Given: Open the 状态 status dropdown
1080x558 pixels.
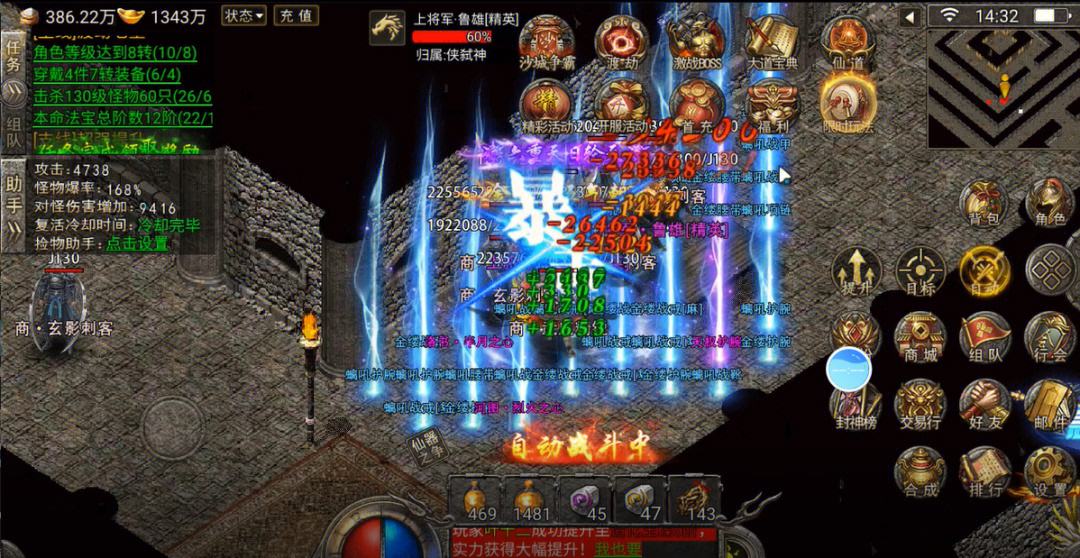Looking at the screenshot, I should pos(244,16).
